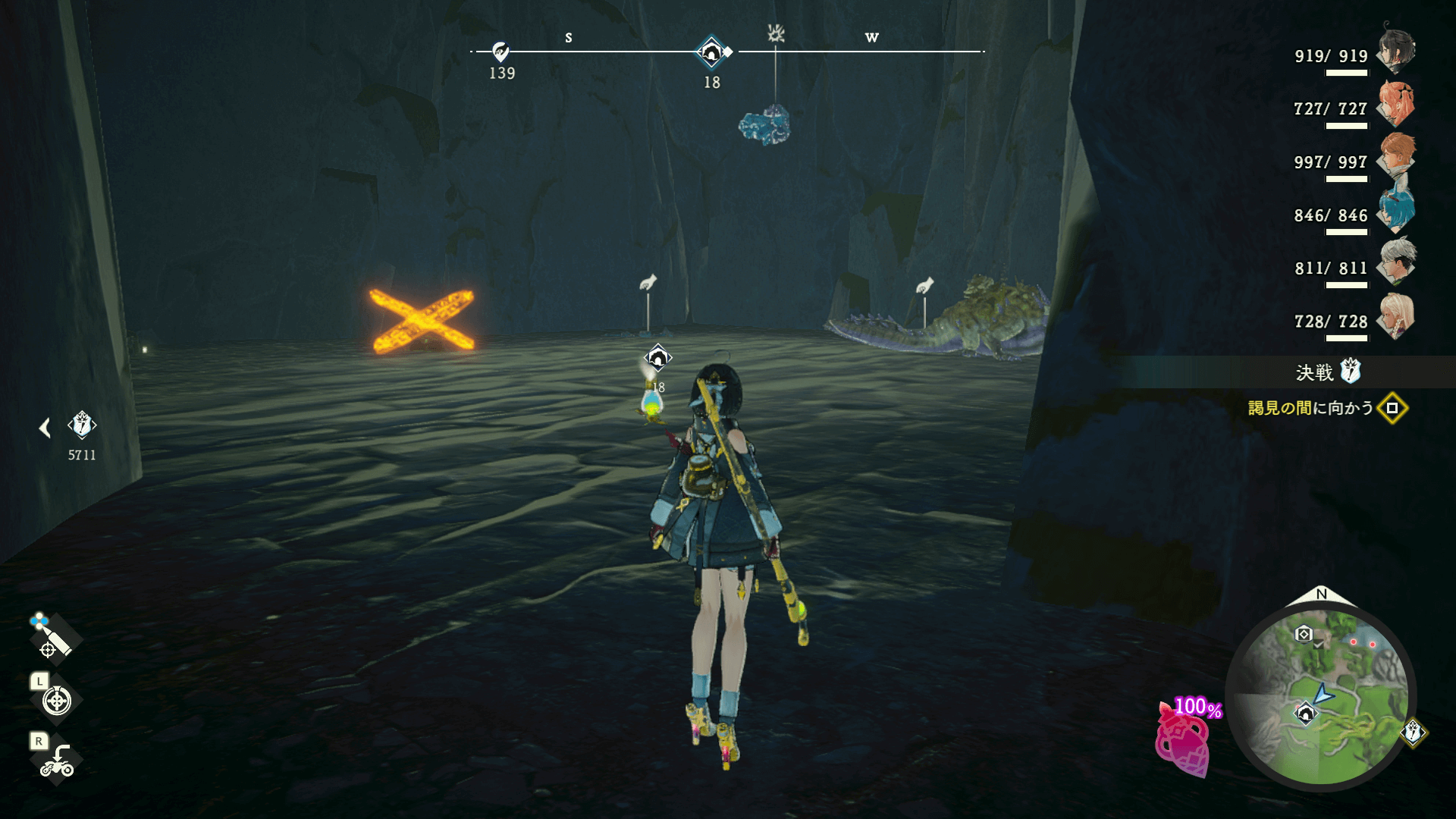Click the house marker on the minimap
1456x819 pixels.
(1305, 714)
